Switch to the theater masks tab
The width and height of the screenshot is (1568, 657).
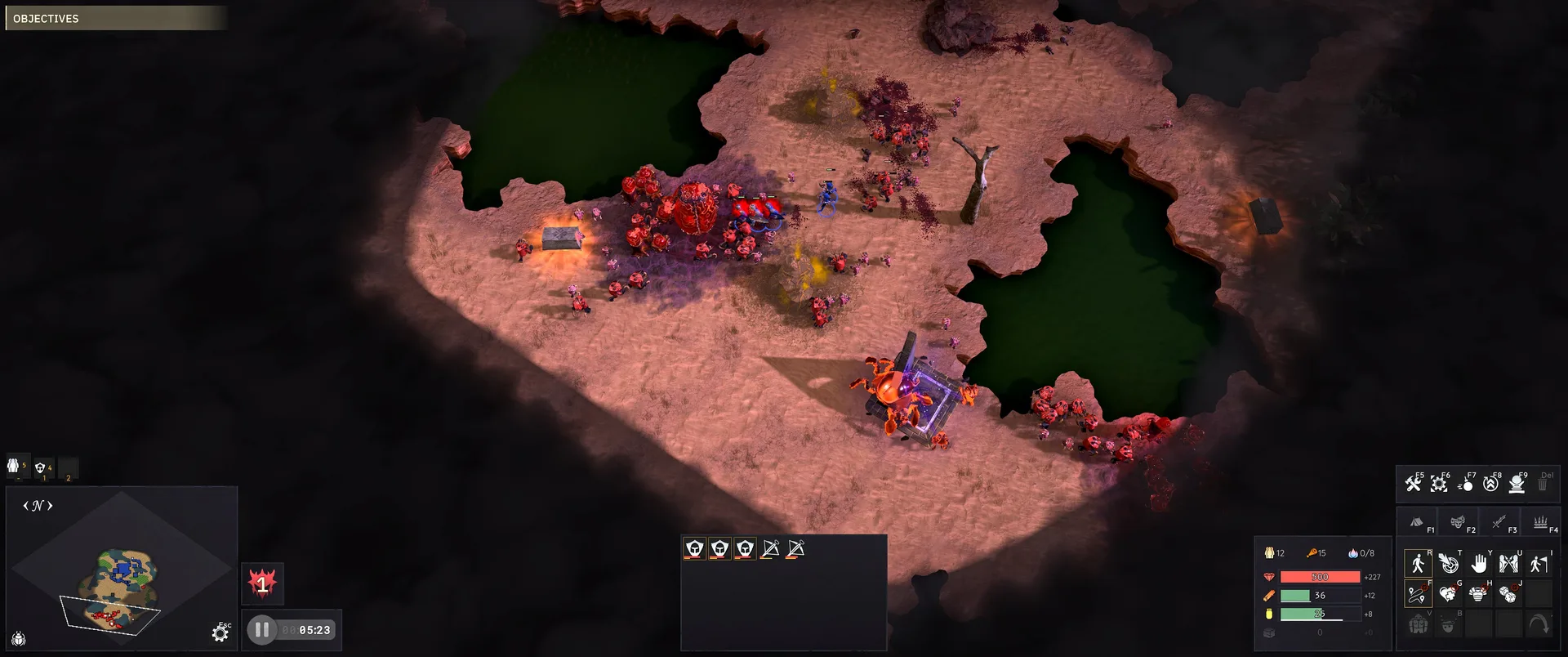[x=1458, y=521]
